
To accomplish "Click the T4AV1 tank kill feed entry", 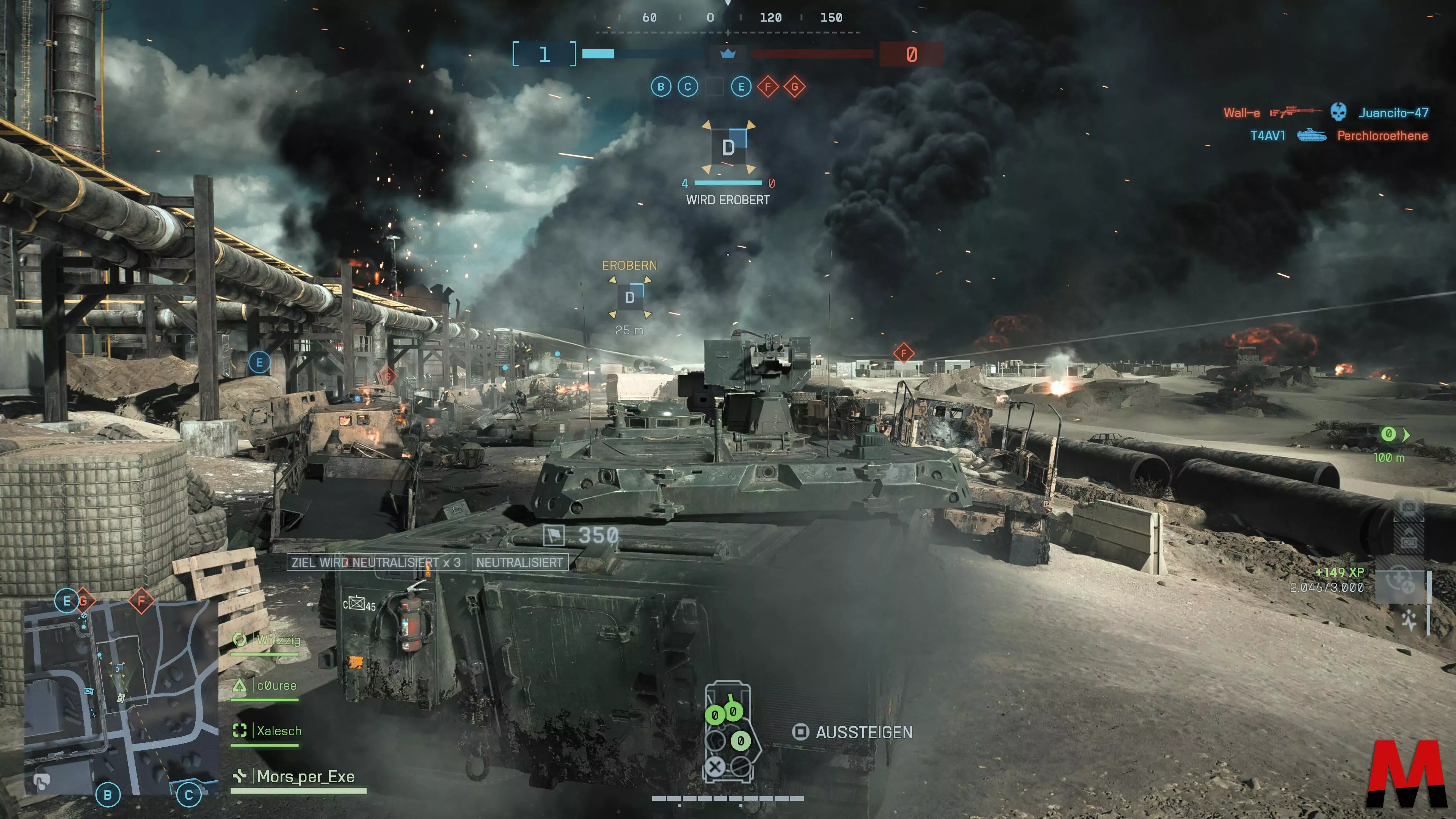I will pos(1338,136).
